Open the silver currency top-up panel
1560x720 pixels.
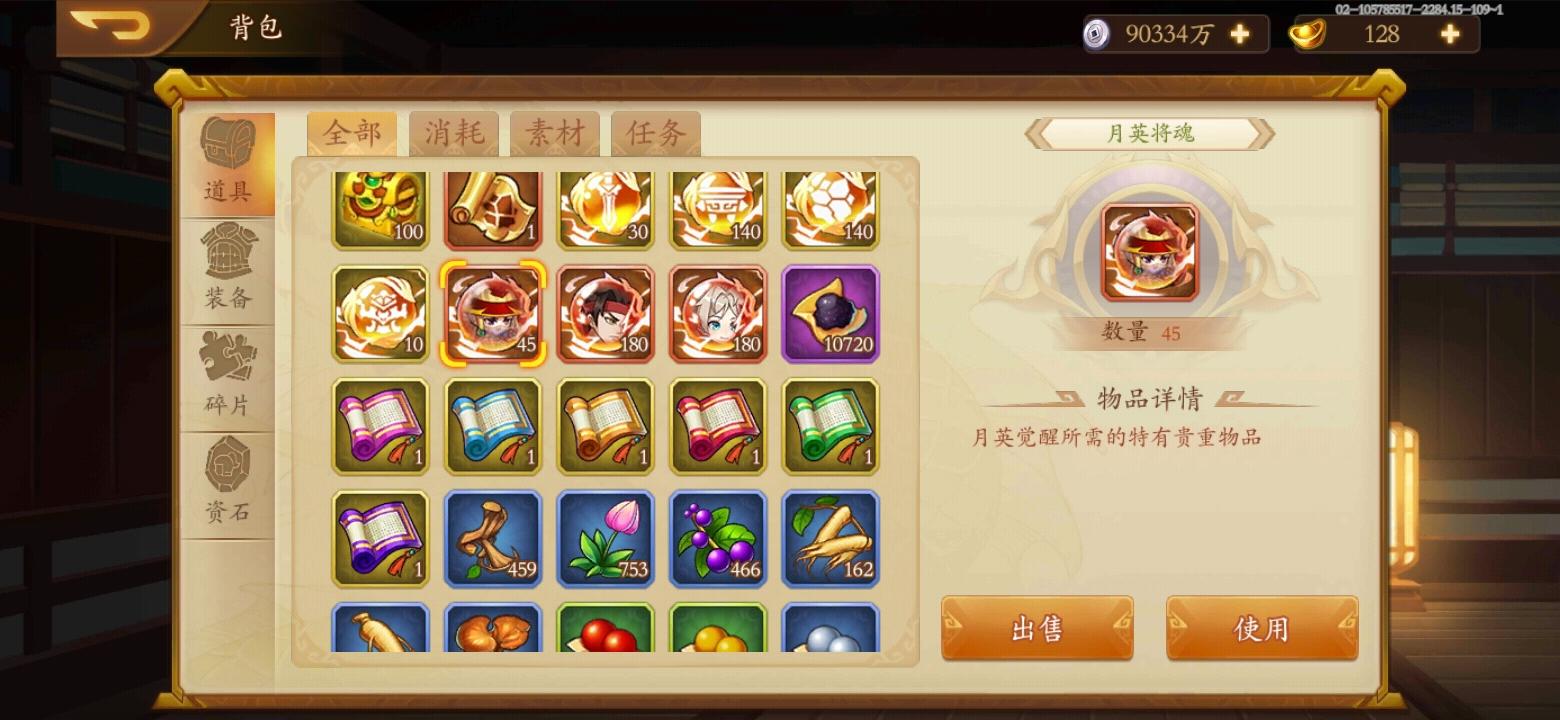(x=1240, y=34)
